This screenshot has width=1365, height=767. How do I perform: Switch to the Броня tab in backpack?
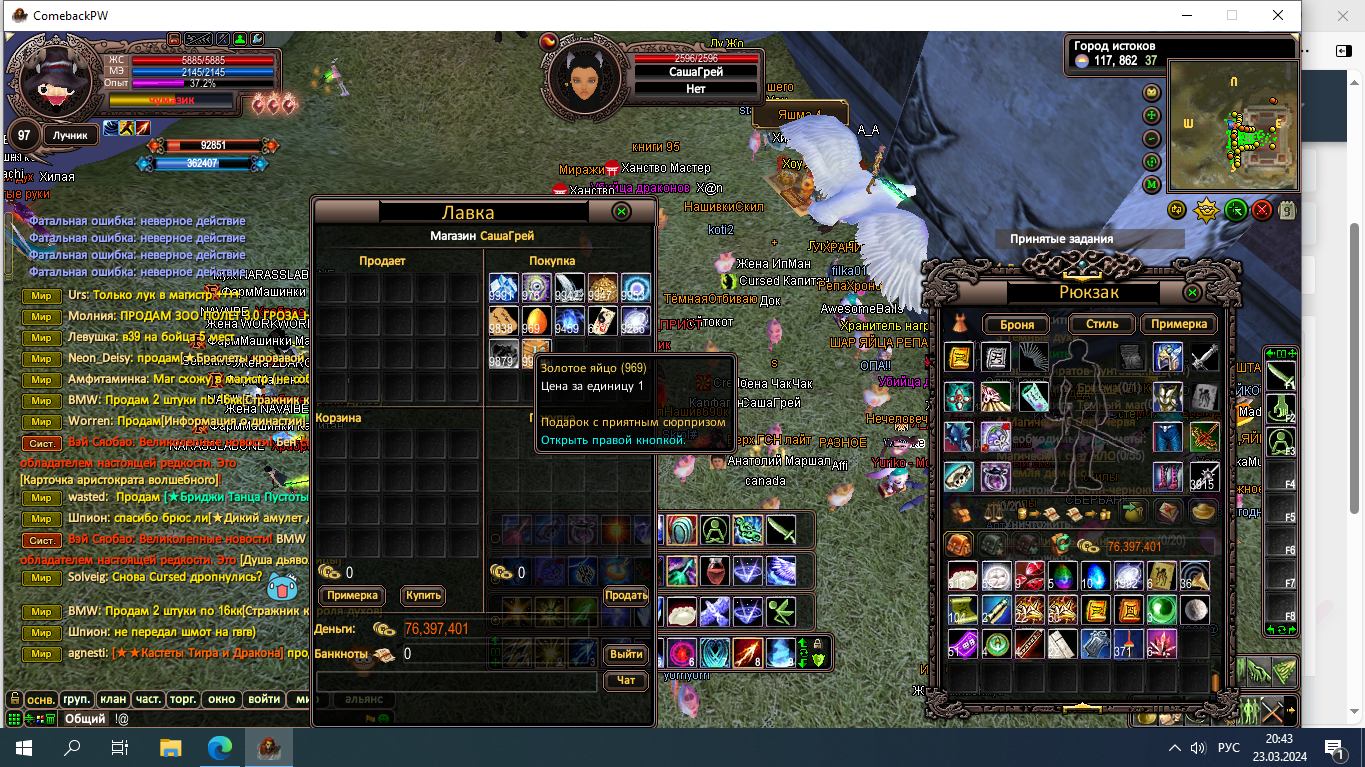click(1015, 324)
